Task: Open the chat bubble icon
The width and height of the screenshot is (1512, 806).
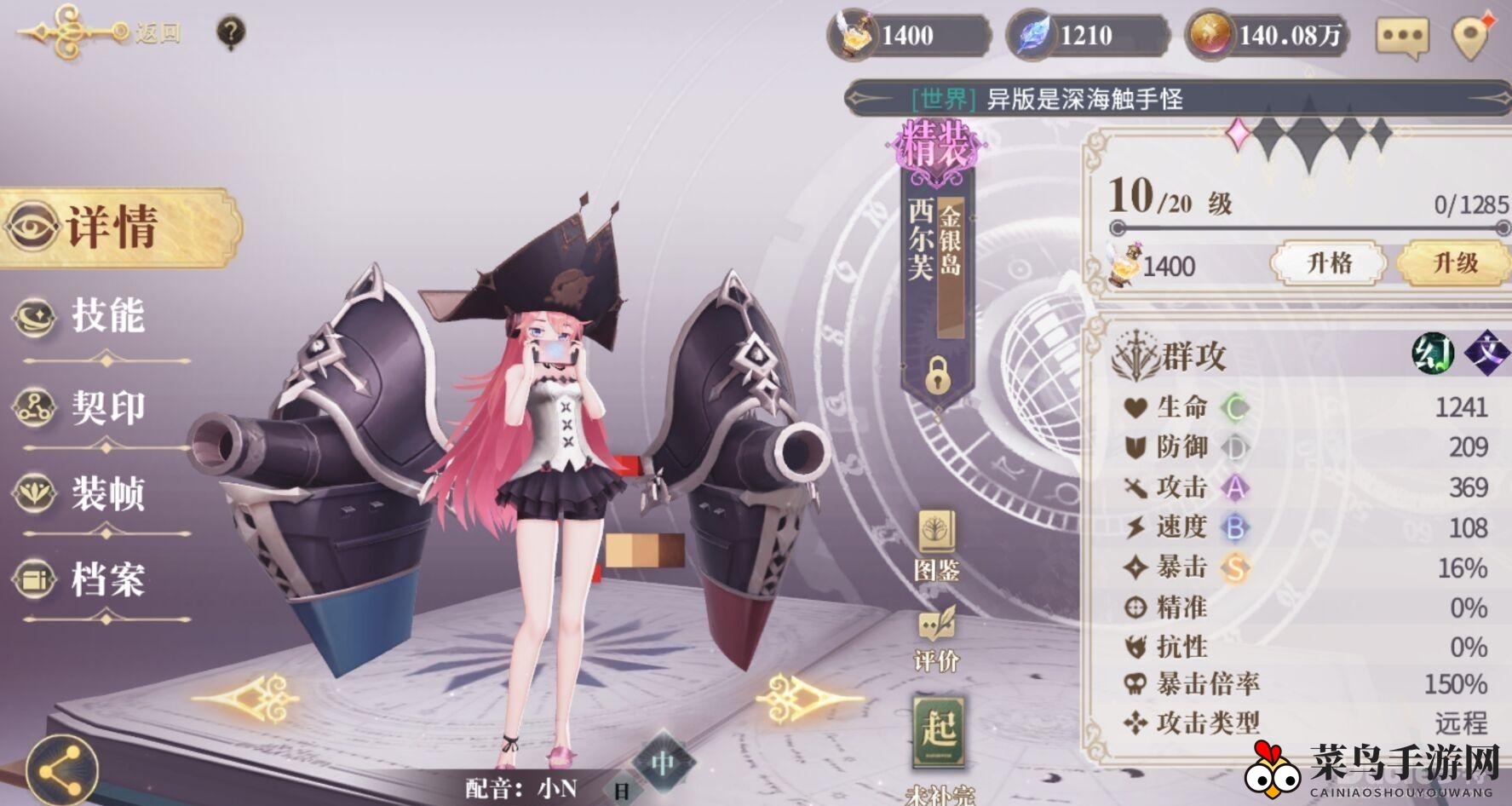Action: pyautogui.click(x=1401, y=37)
